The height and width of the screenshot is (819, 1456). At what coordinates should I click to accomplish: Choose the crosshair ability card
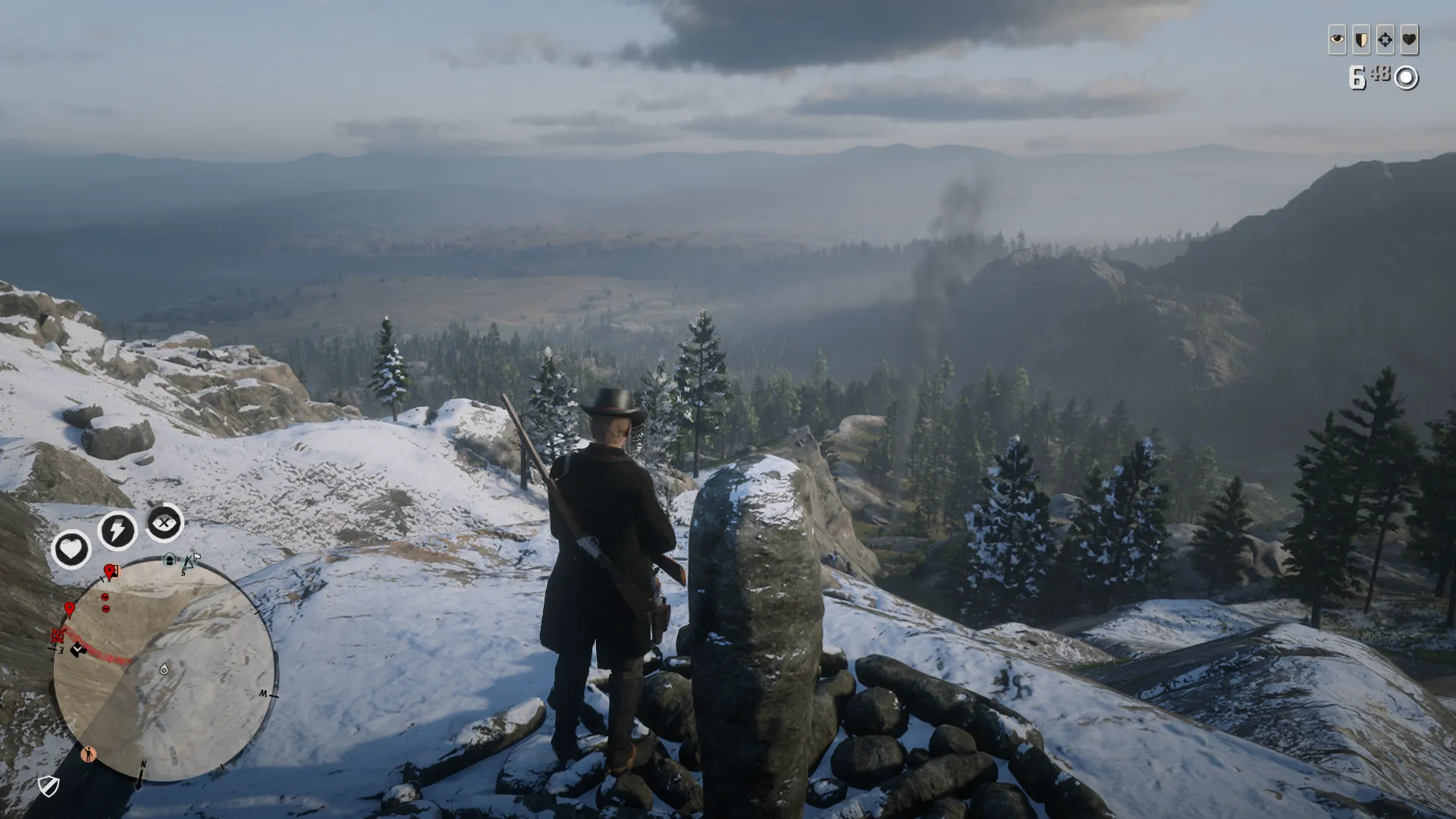click(x=1385, y=39)
